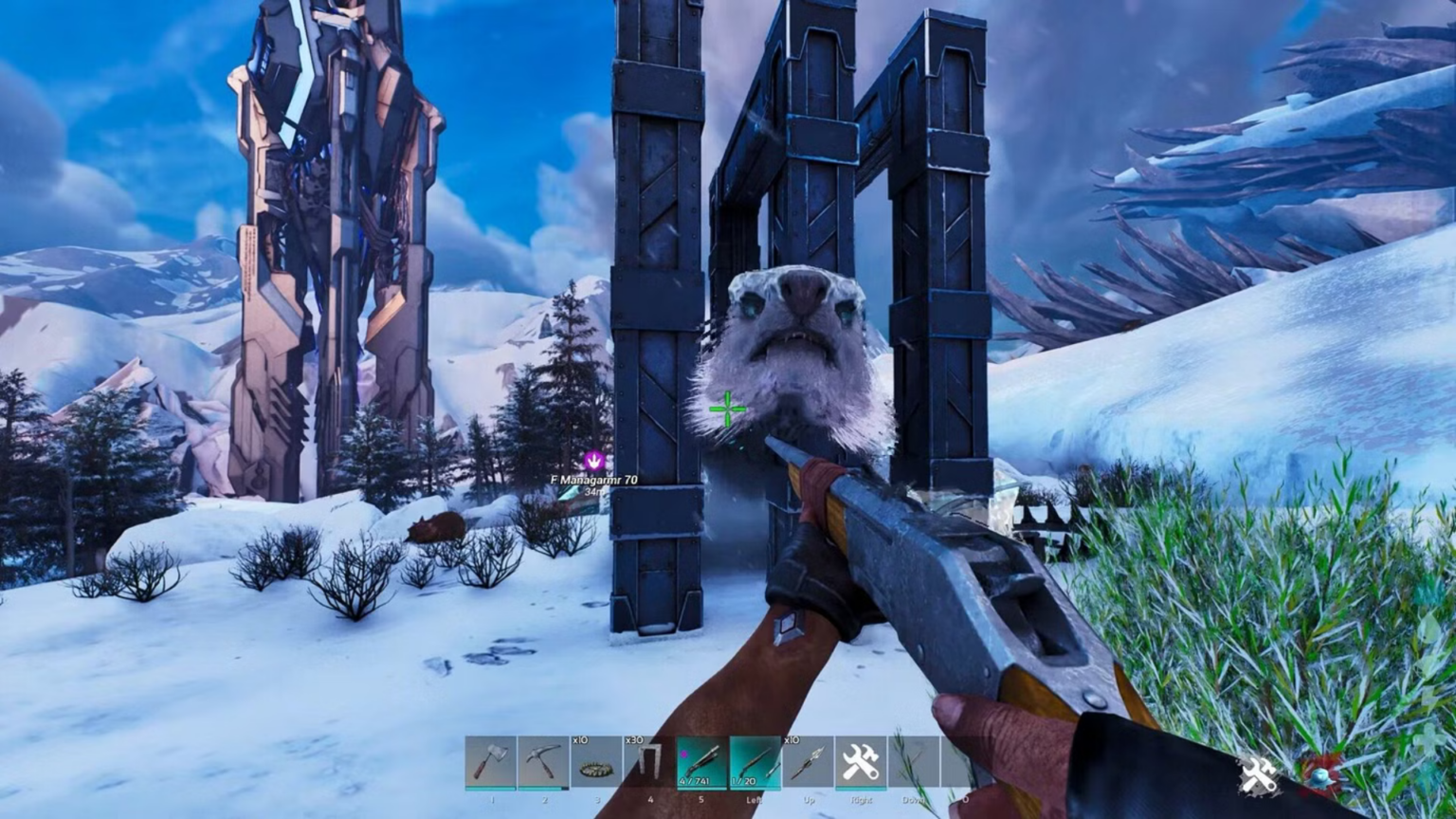Click the durability bar under the pick
Image resolution: width=1456 pixels, height=819 pixels.
(x=545, y=788)
